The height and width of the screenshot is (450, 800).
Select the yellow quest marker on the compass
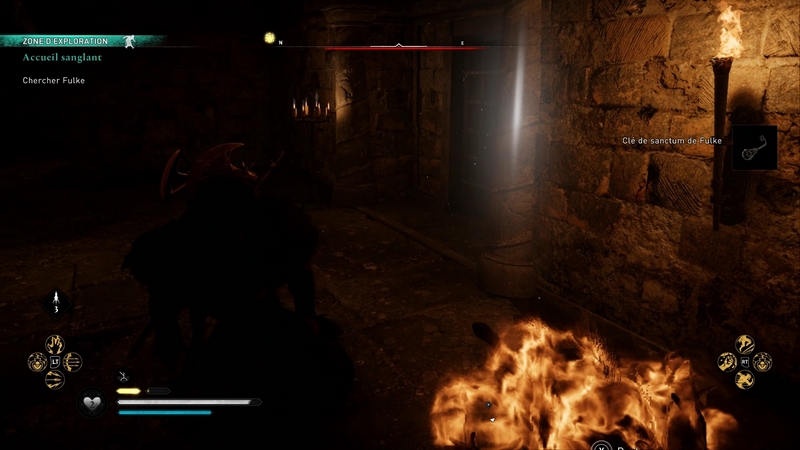269,38
